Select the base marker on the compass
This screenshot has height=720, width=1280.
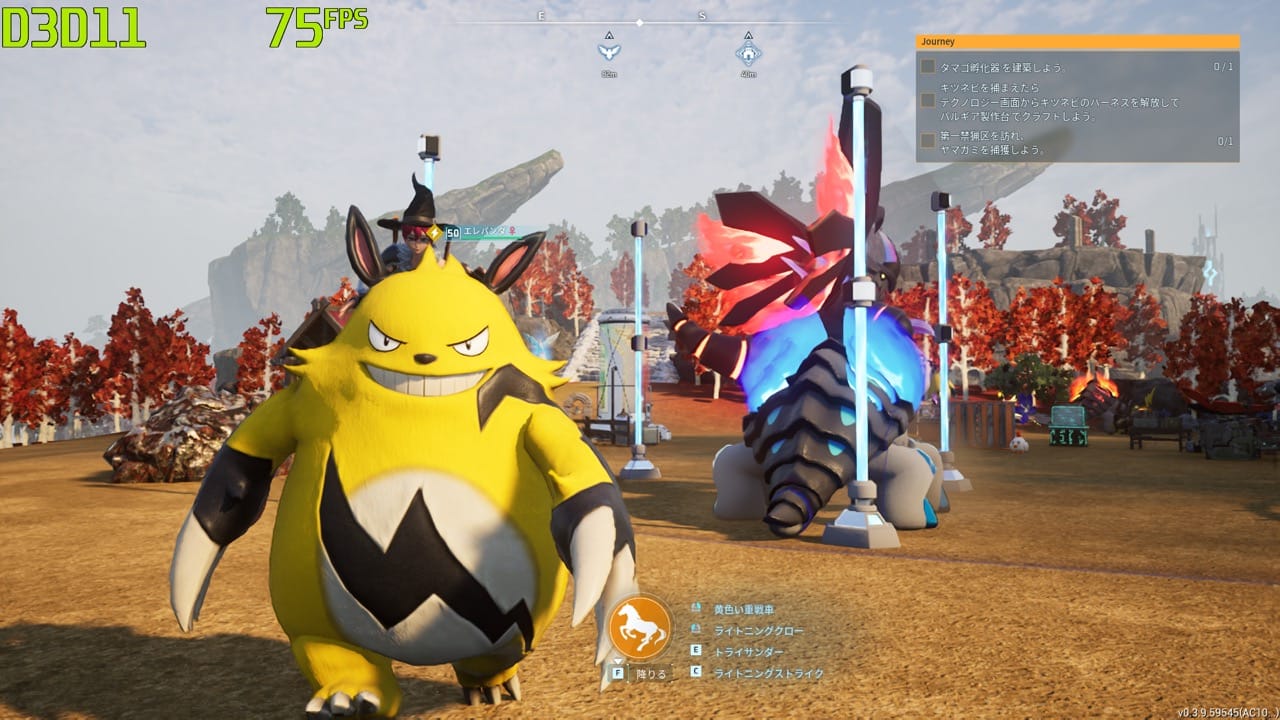(x=748, y=52)
